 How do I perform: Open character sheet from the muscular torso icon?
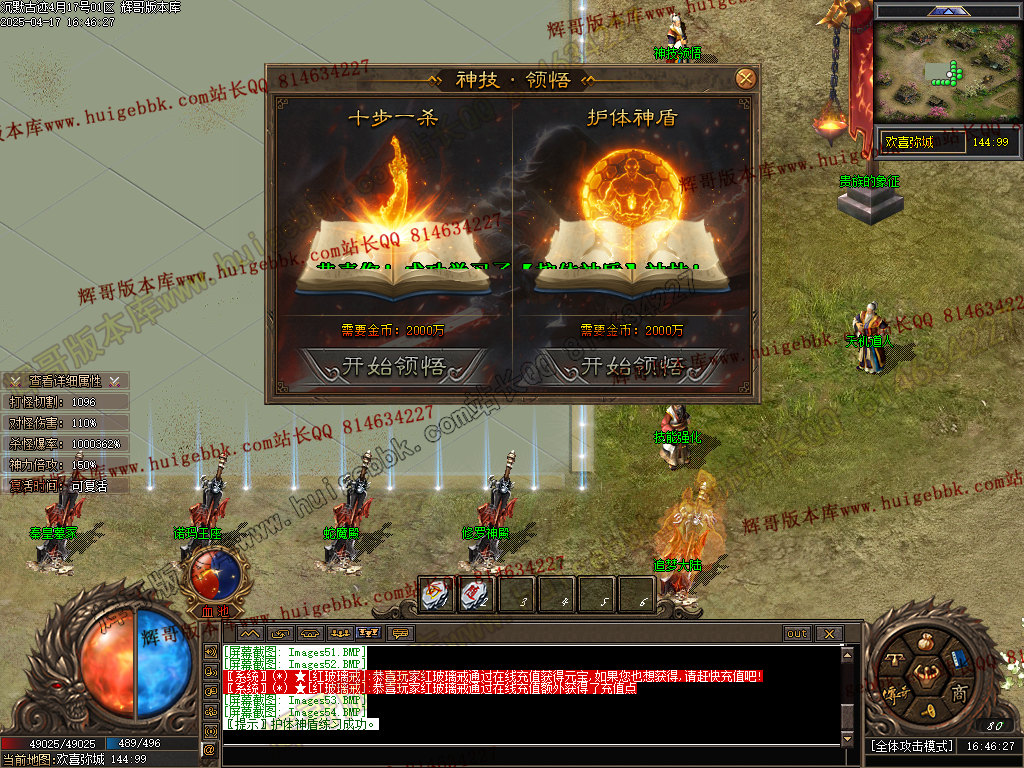(926, 674)
